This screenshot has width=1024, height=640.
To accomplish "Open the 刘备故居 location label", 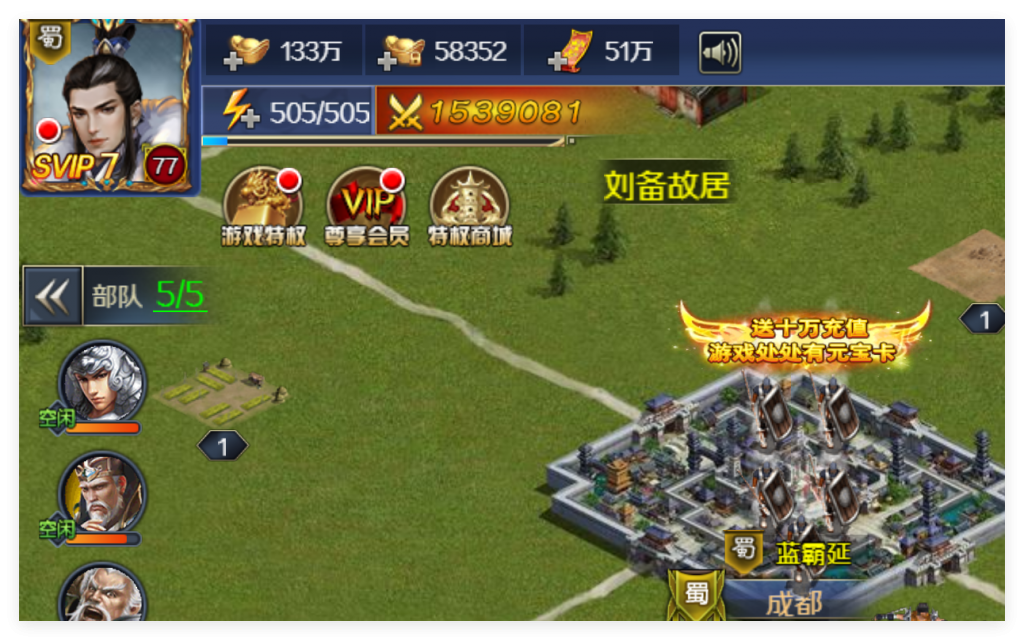I will pyautogui.click(x=666, y=186).
